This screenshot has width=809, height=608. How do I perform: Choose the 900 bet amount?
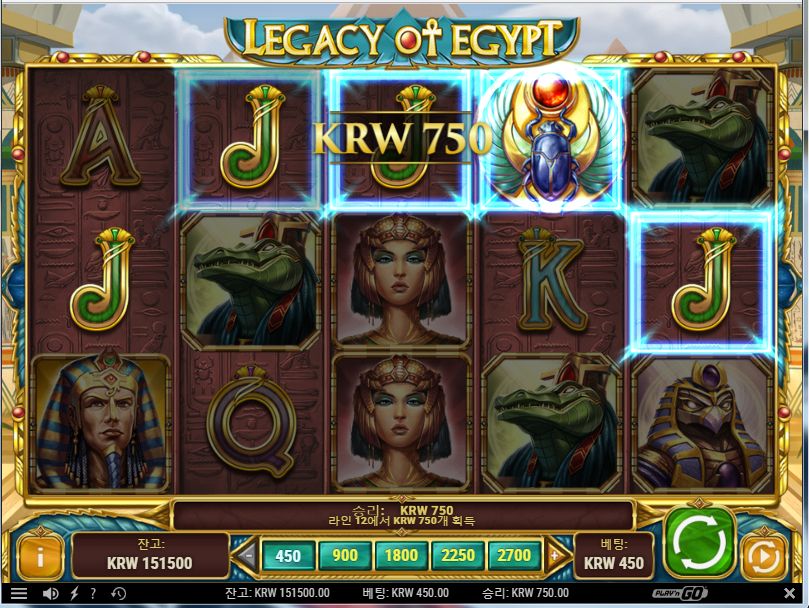click(x=345, y=556)
